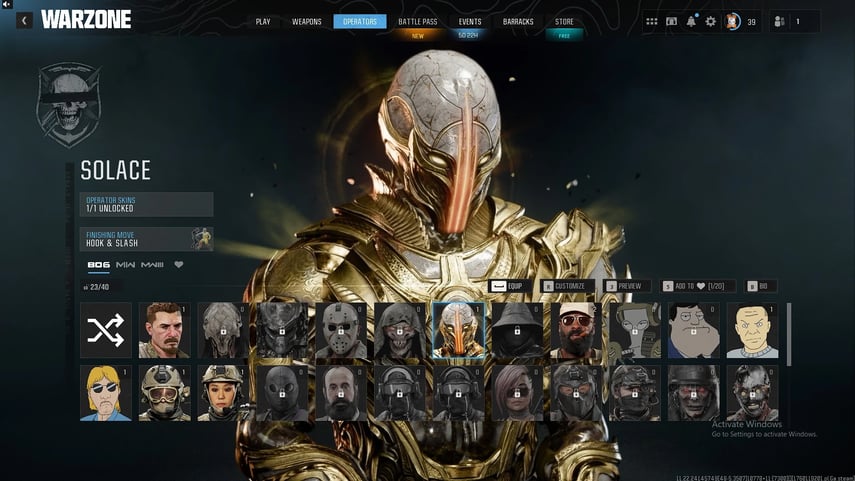855x481 pixels.
Task: Pick the bearded operator with red sunglasses
Action: click(577, 331)
